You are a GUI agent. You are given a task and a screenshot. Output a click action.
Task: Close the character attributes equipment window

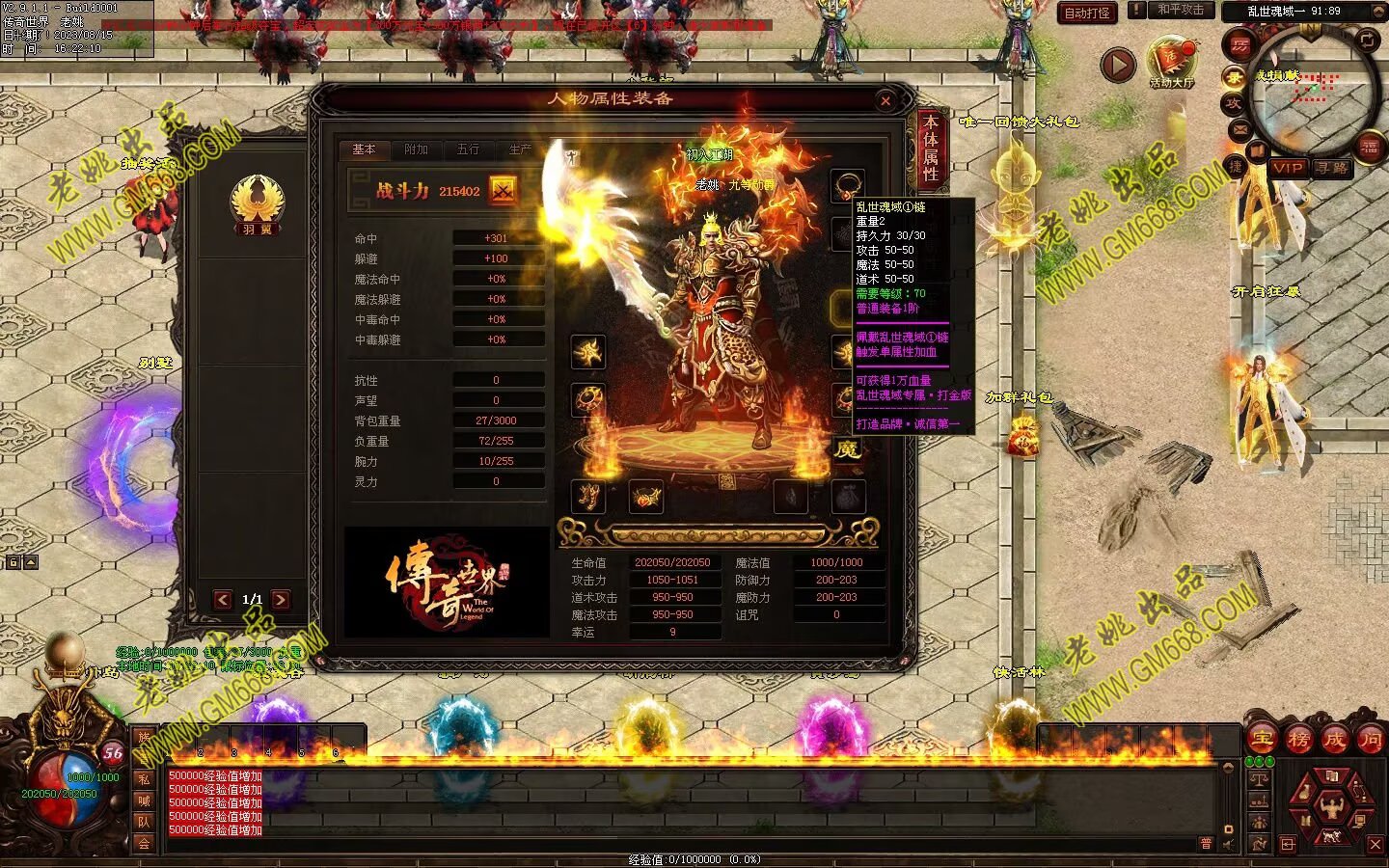click(x=885, y=100)
